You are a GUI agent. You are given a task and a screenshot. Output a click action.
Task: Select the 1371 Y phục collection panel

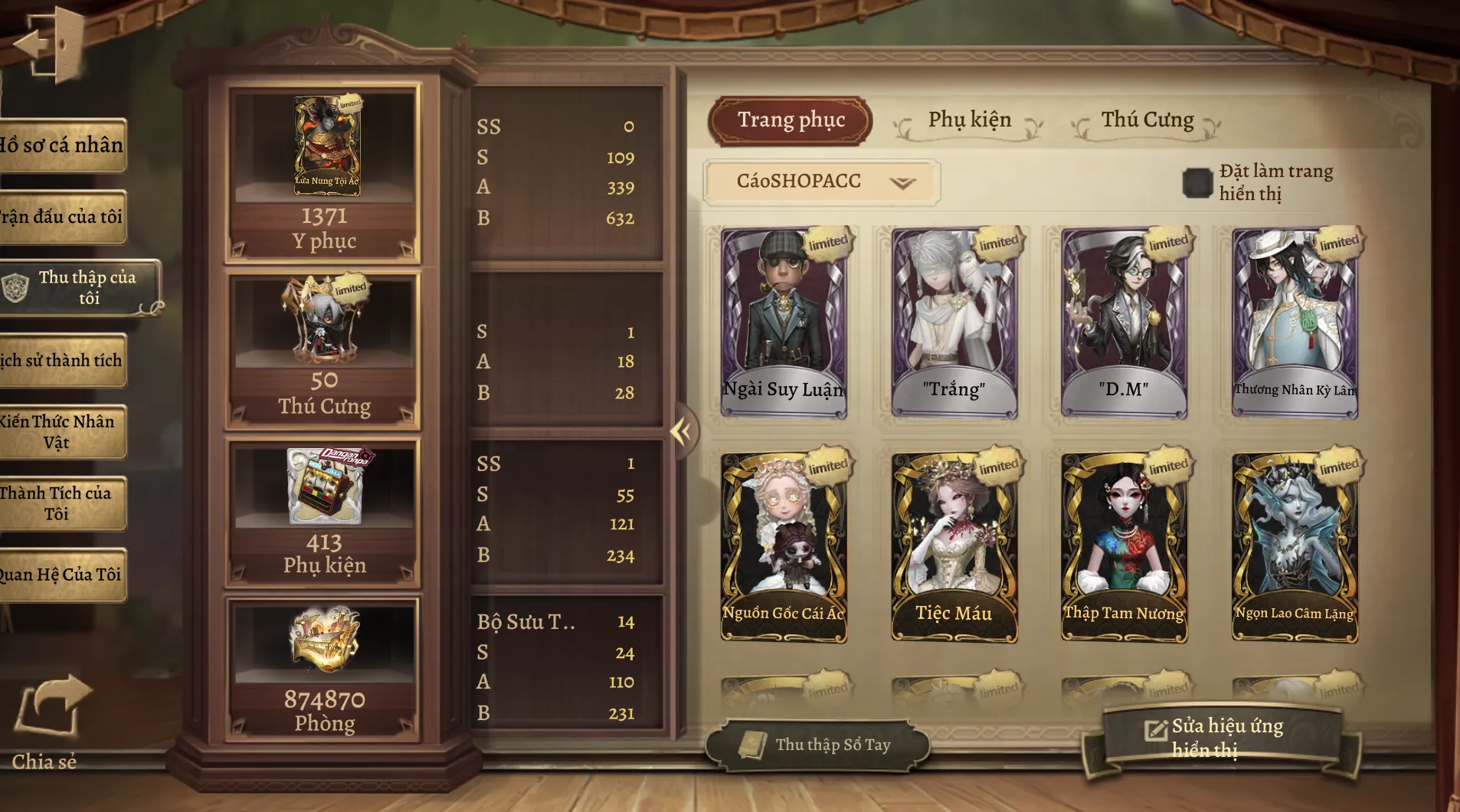tap(323, 174)
